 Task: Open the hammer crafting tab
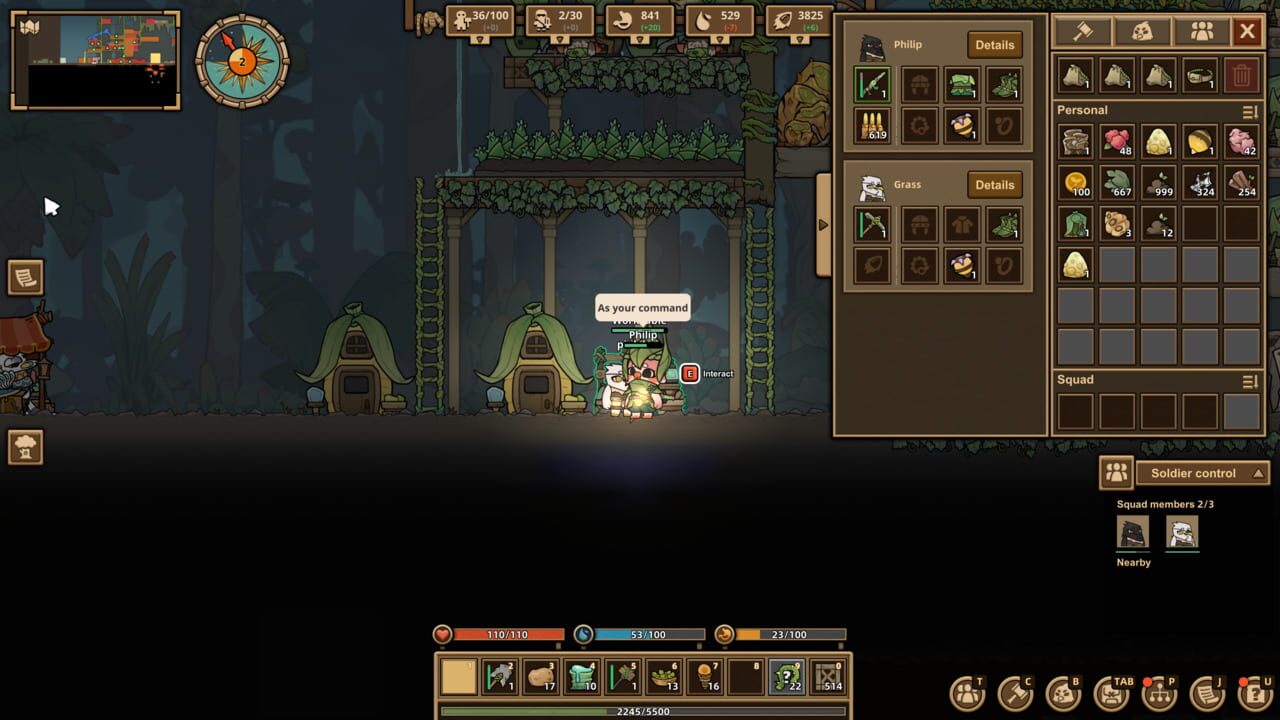coord(1081,32)
